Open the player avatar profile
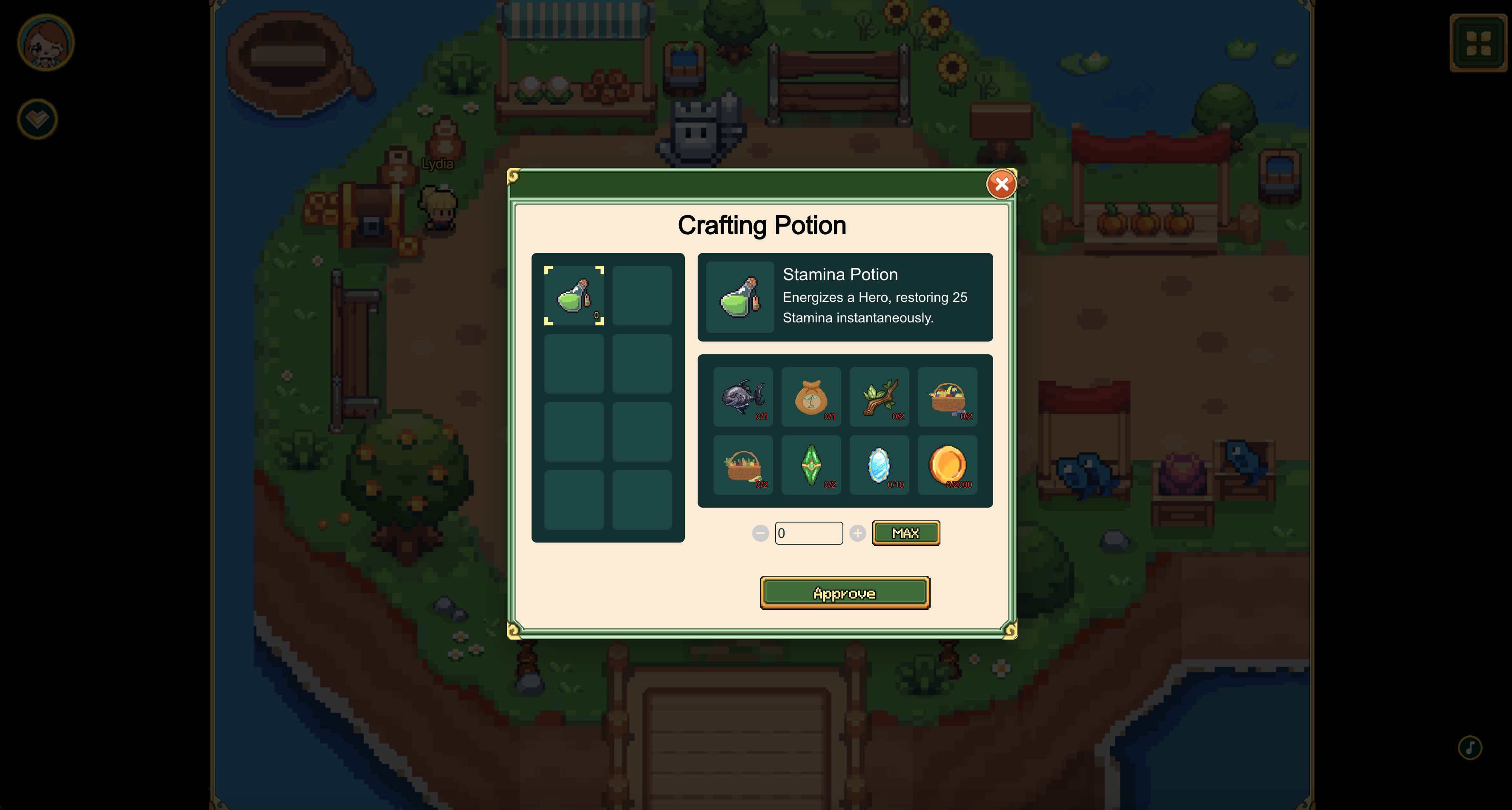 click(46, 43)
